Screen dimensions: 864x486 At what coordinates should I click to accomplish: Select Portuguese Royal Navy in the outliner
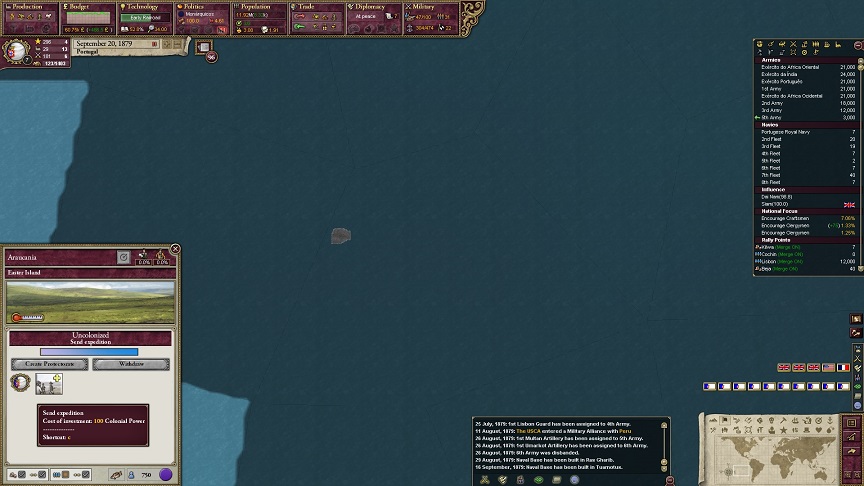[x=786, y=131]
